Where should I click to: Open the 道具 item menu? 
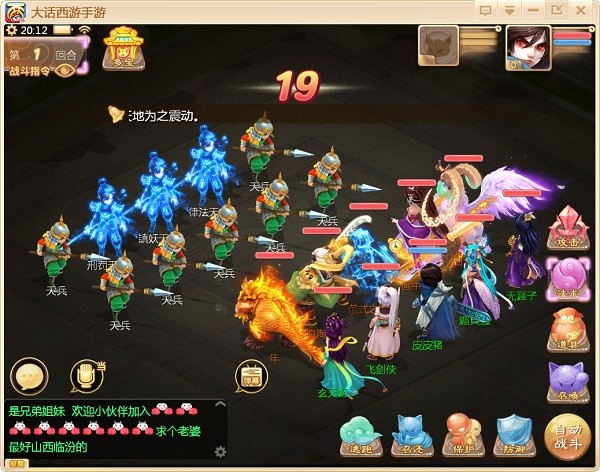point(567,328)
